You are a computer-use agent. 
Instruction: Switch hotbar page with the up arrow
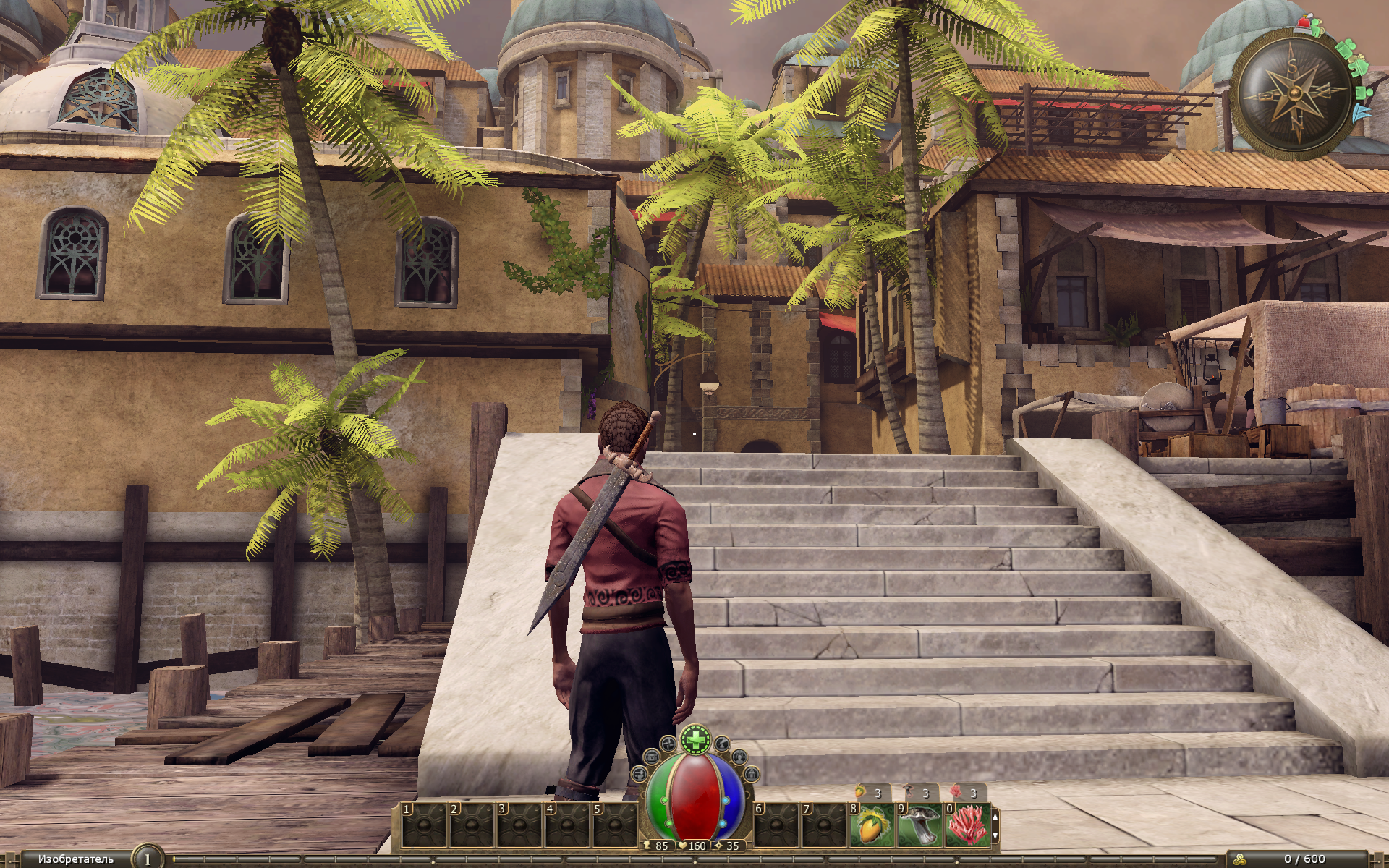point(995,816)
